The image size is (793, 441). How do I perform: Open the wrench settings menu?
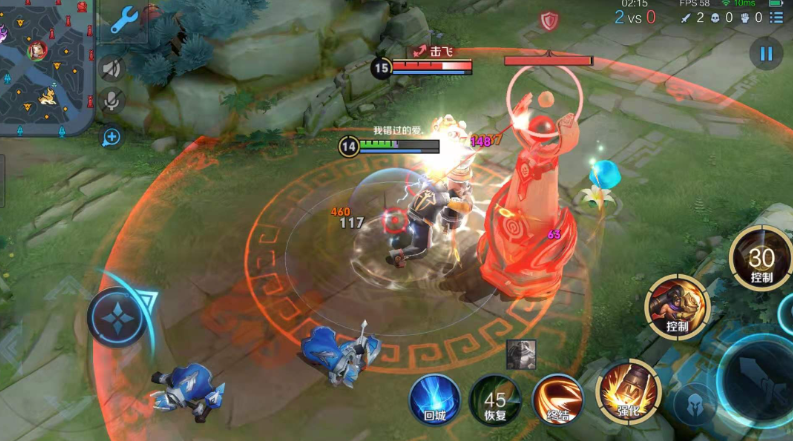pos(124,19)
